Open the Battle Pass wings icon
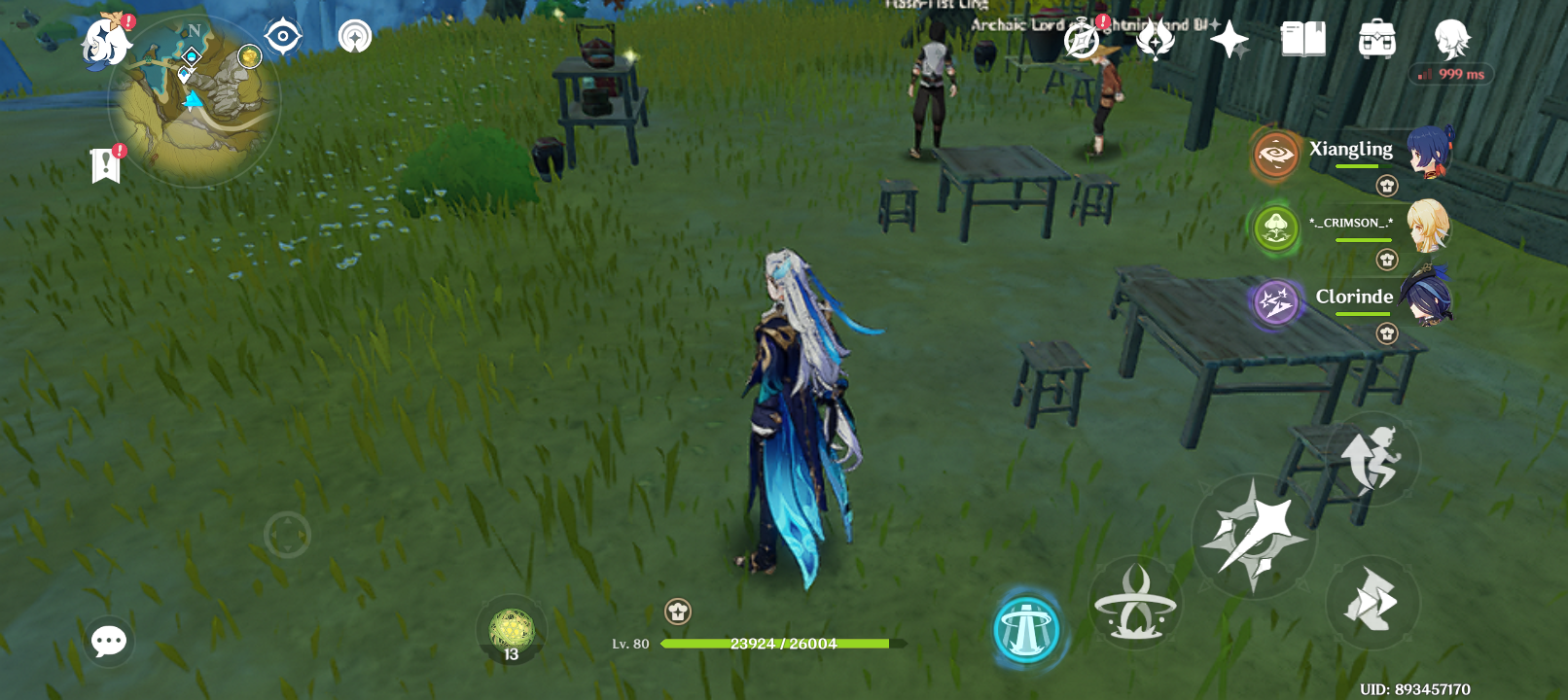This screenshot has width=1568, height=700. [x=1154, y=39]
